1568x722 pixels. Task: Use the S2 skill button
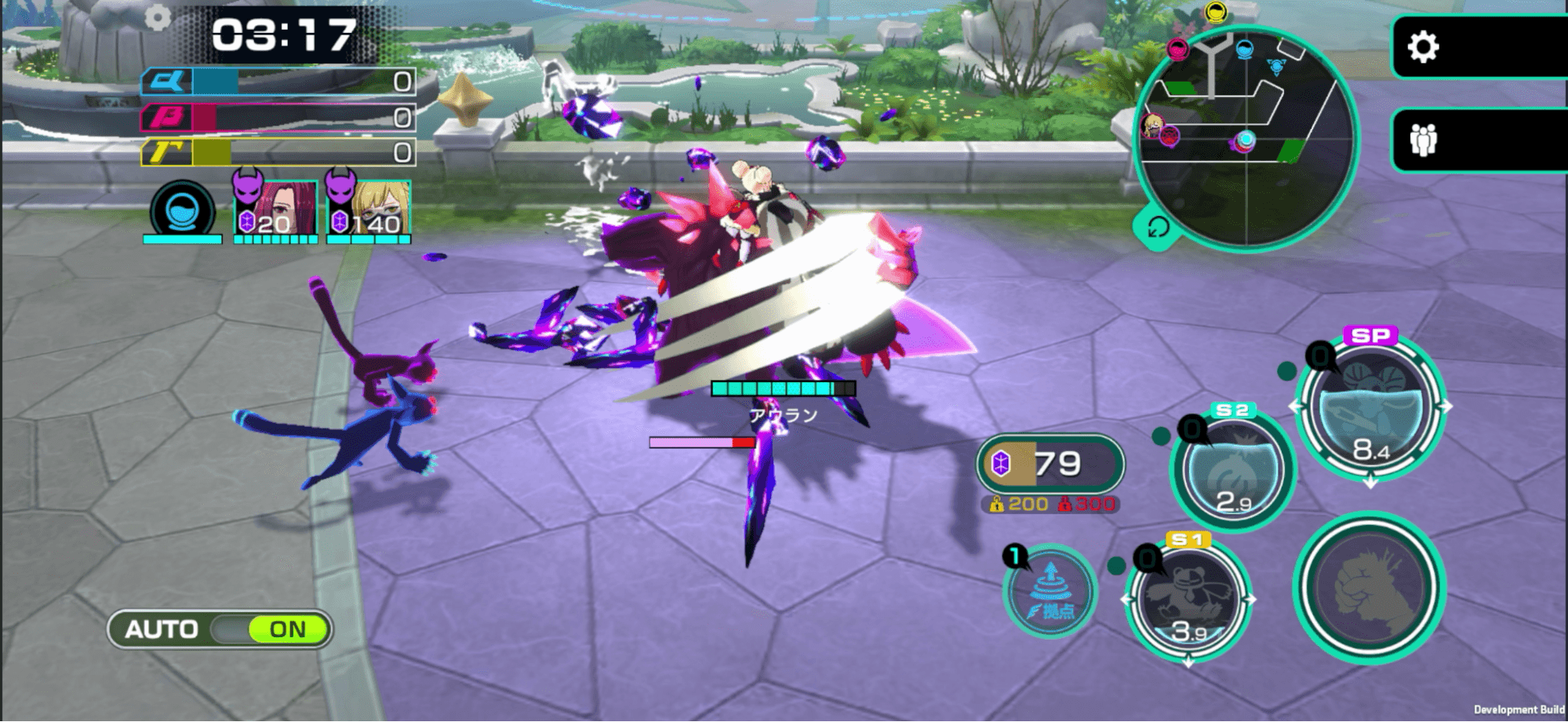tap(1232, 470)
